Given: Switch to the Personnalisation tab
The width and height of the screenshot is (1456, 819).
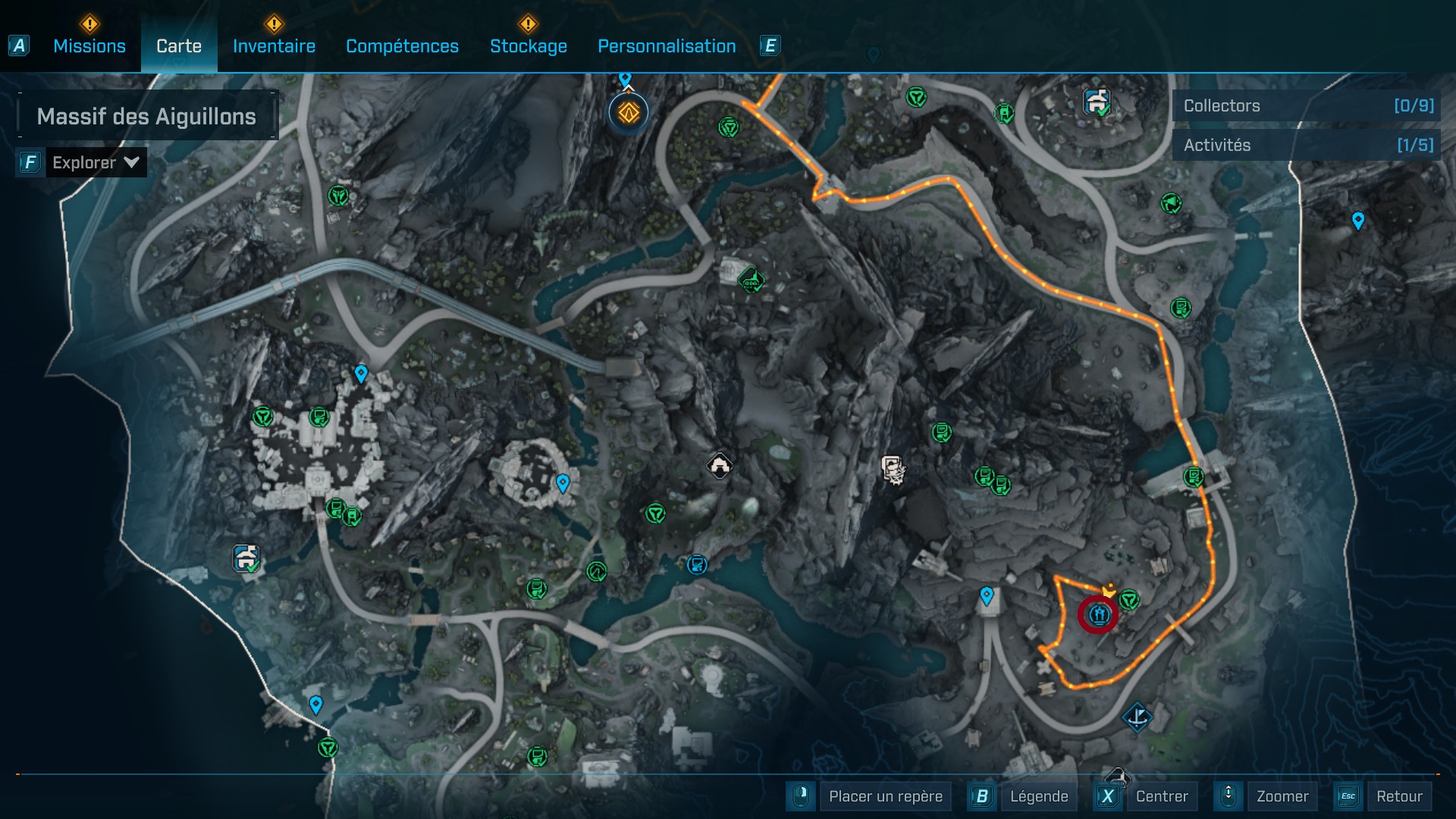Looking at the screenshot, I should pyautogui.click(x=667, y=46).
